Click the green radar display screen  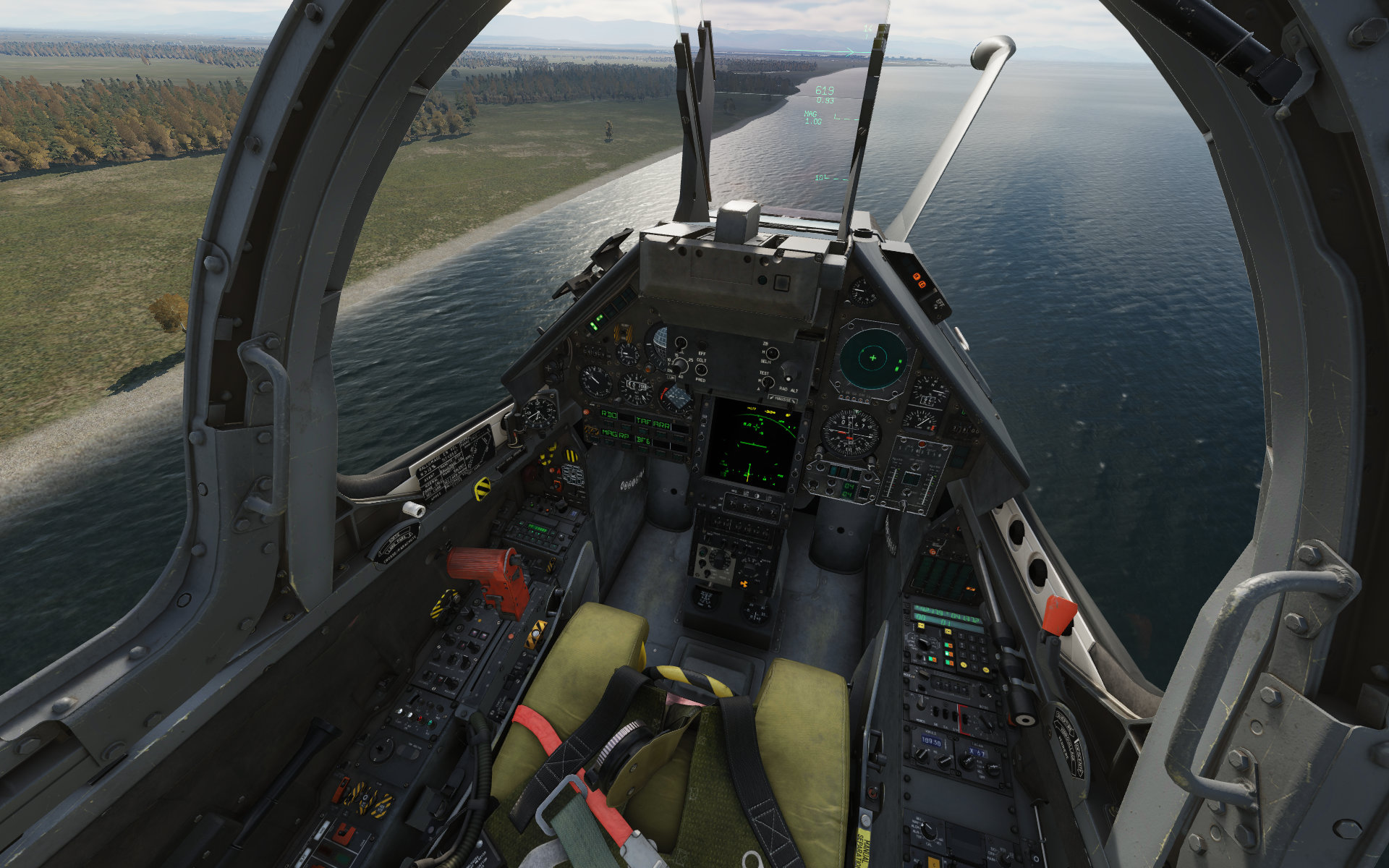tap(752, 443)
